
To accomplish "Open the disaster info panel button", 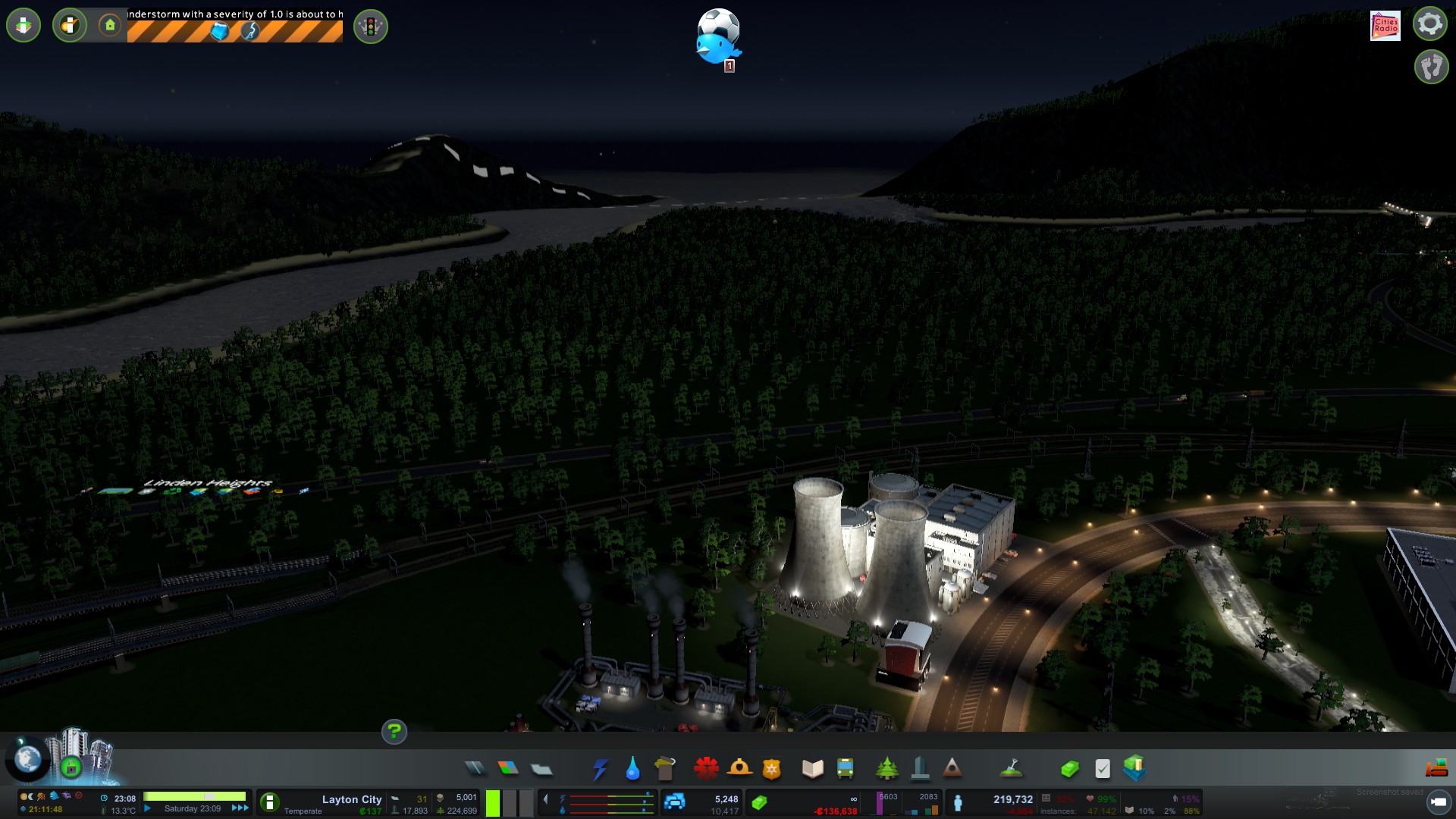I will coord(70,26).
